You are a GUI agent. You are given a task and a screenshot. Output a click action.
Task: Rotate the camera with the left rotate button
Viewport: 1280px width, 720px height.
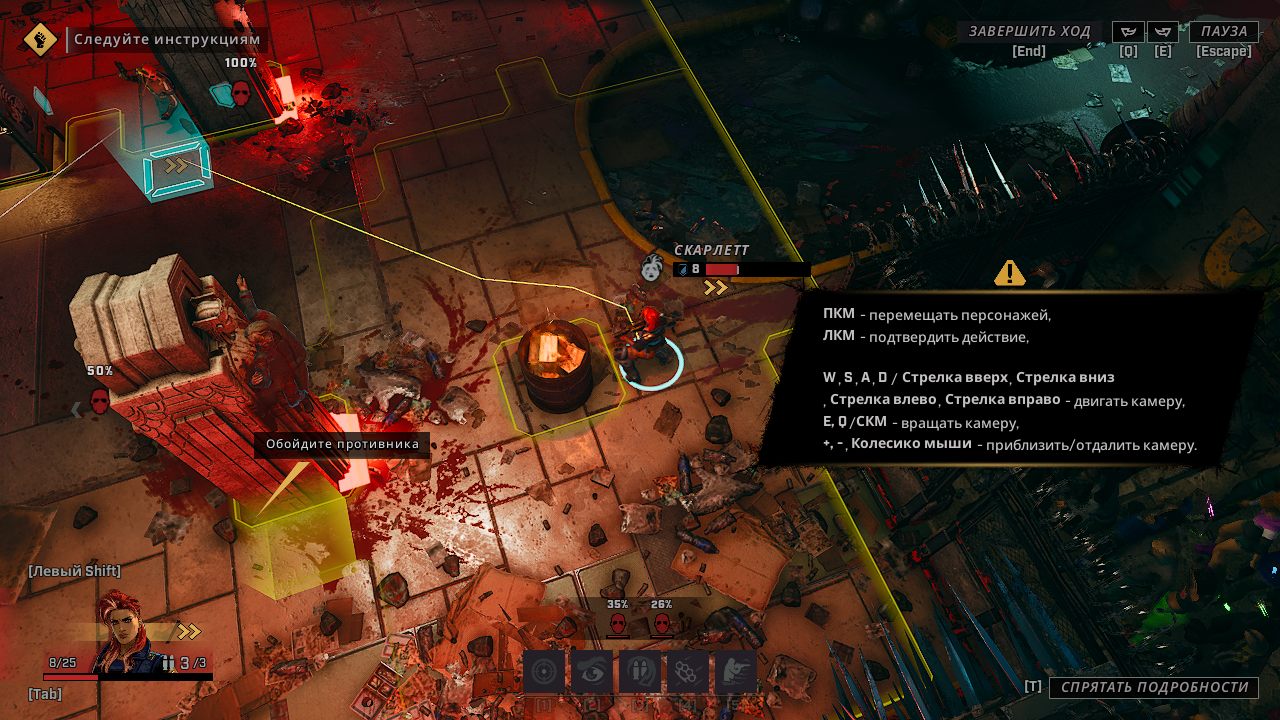pos(1128,32)
